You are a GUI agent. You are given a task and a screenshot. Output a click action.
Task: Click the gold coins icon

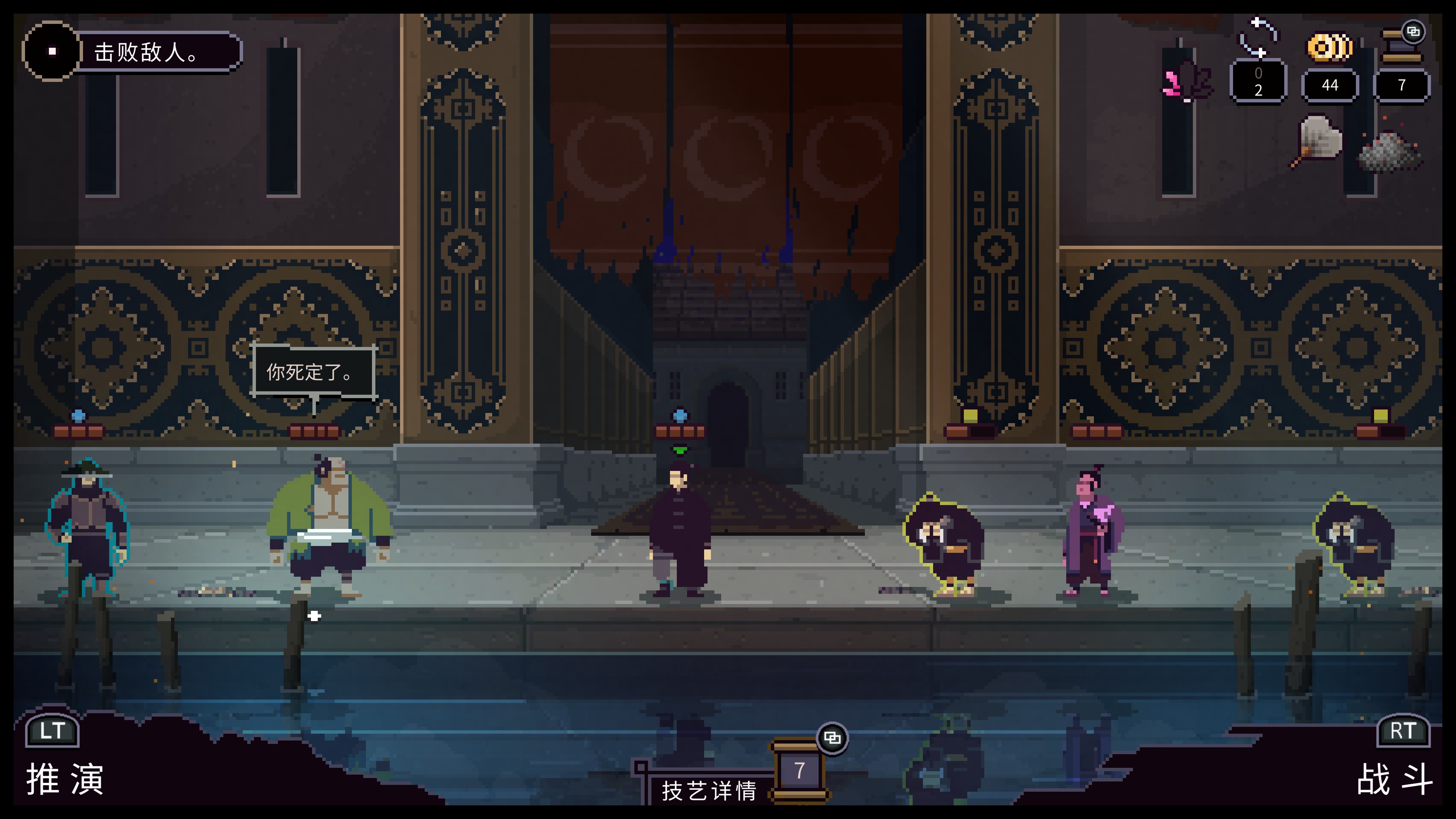click(x=1330, y=47)
